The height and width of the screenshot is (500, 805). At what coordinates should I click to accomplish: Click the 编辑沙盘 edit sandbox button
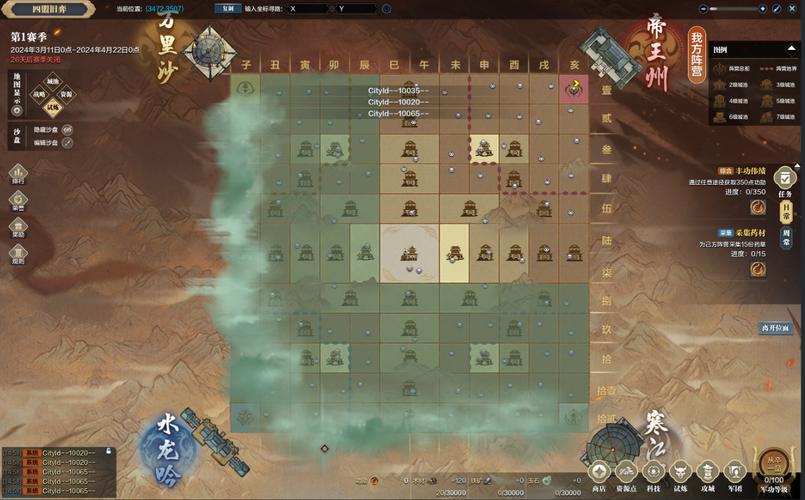click(x=67, y=143)
